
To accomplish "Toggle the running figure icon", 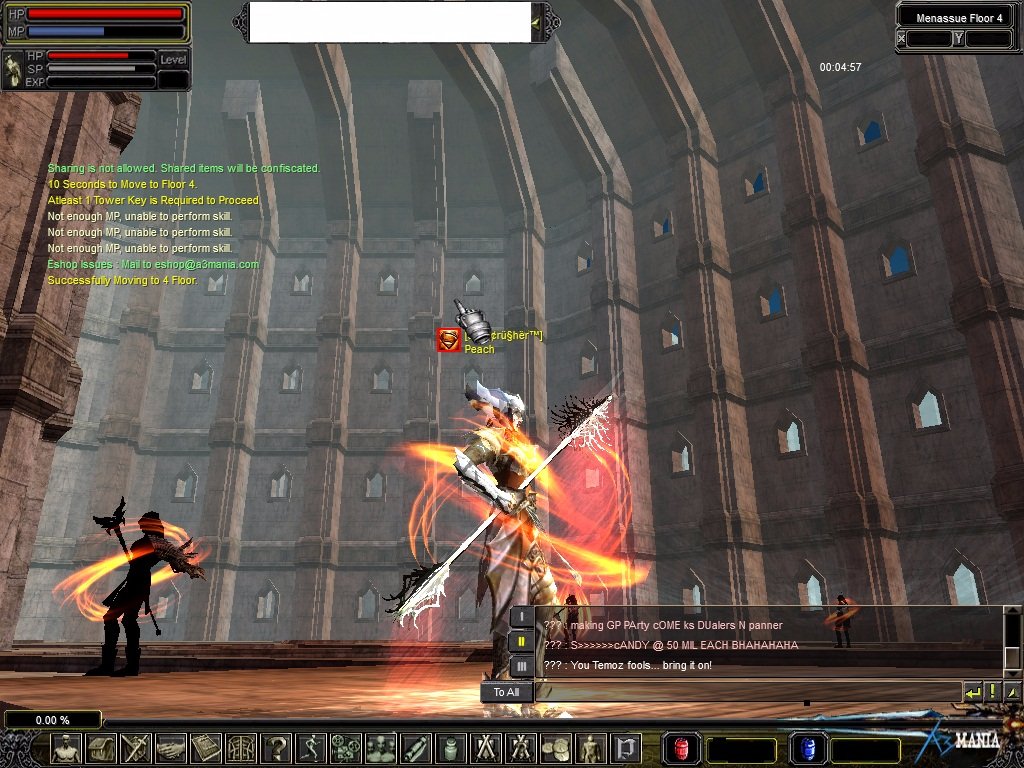I will click(310, 748).
